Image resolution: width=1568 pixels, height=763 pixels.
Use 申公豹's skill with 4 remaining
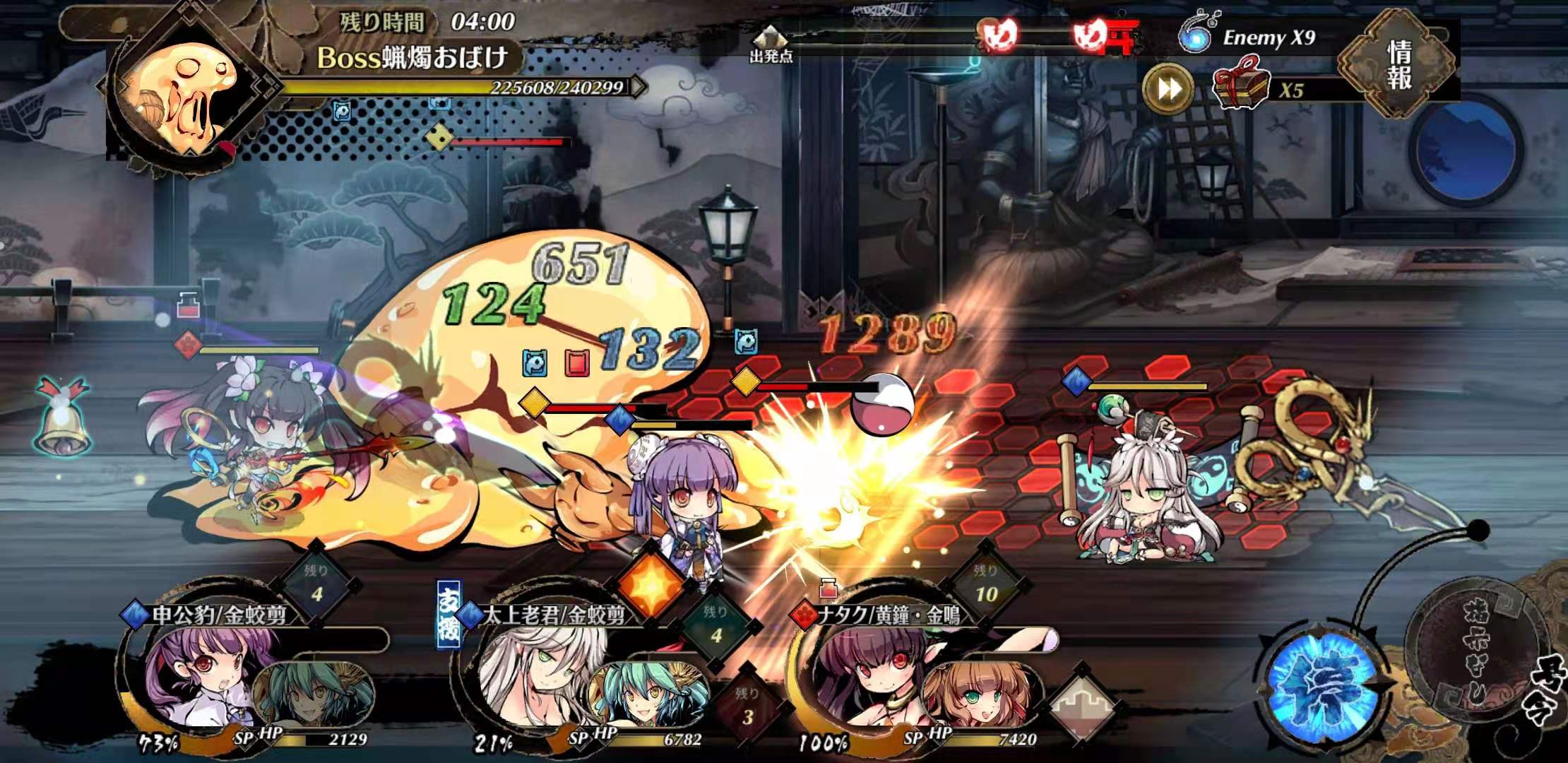point(316,586)
